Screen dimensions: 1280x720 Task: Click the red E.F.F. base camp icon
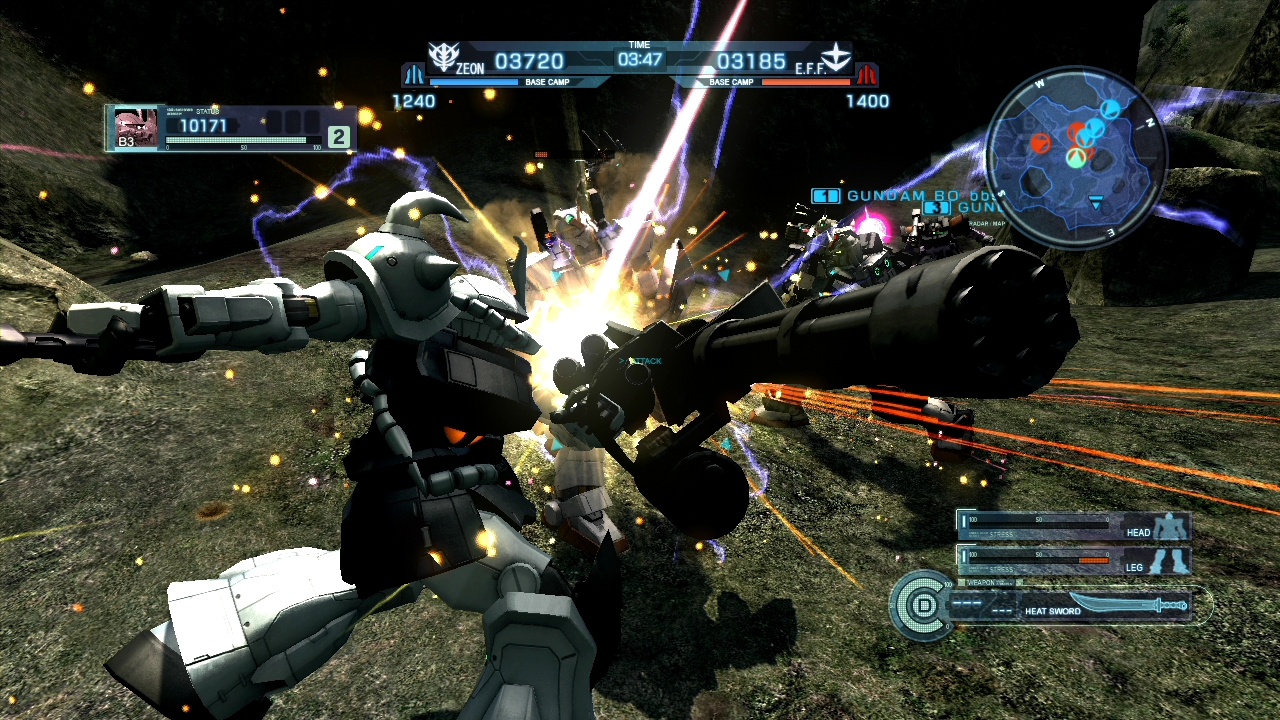pos(866,75)
